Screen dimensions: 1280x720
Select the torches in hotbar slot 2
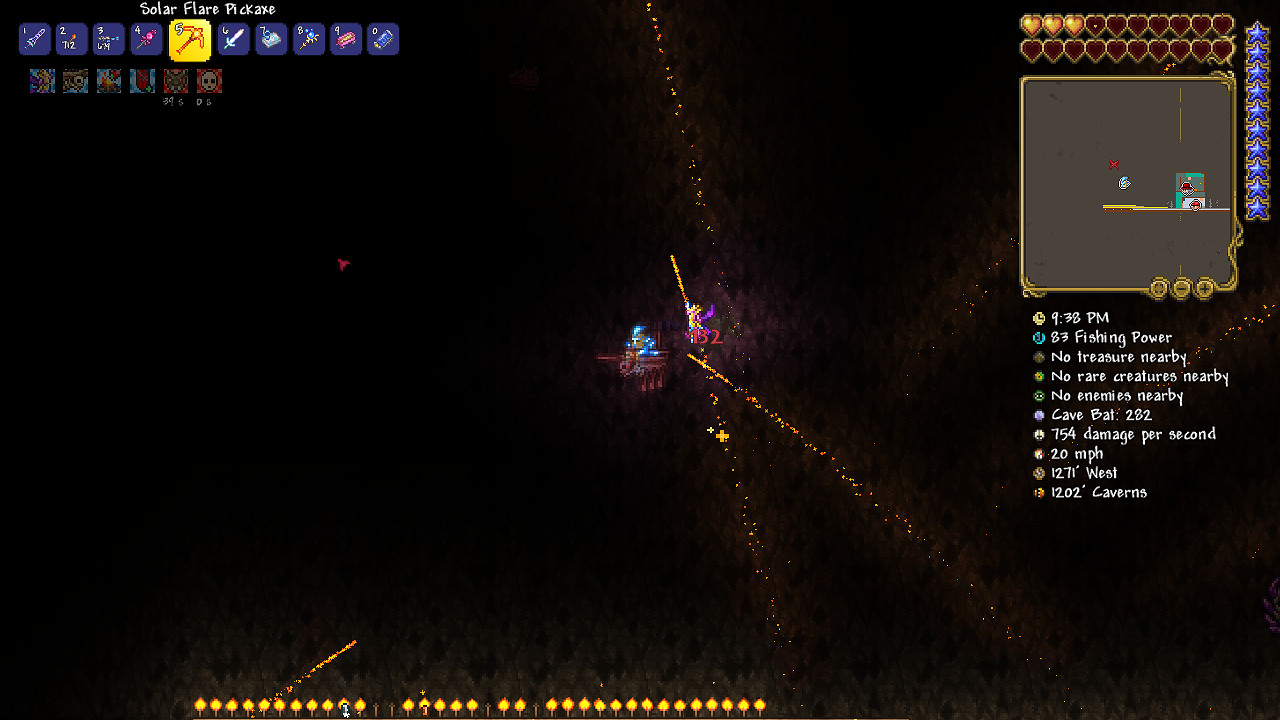pos(70,39)
